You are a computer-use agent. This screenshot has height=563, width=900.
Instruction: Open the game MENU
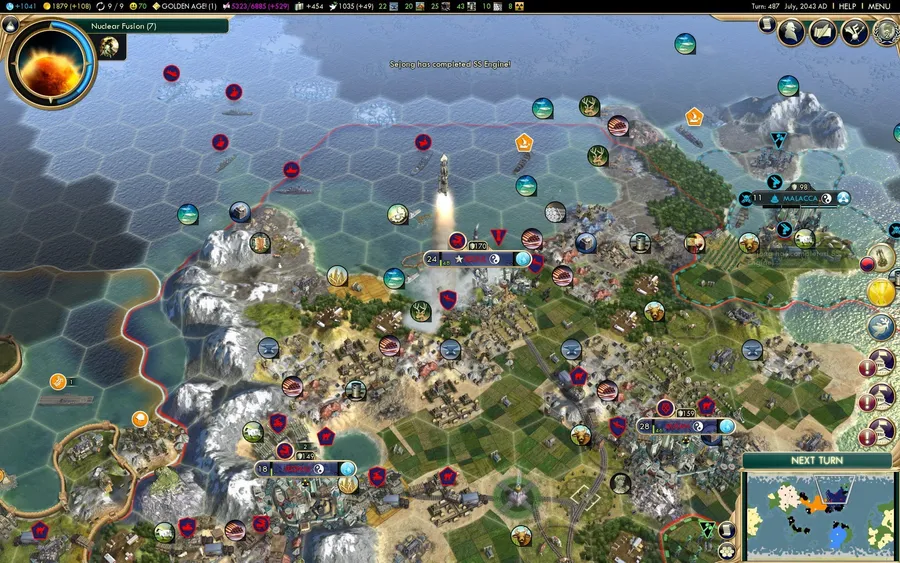click(878, 6)
